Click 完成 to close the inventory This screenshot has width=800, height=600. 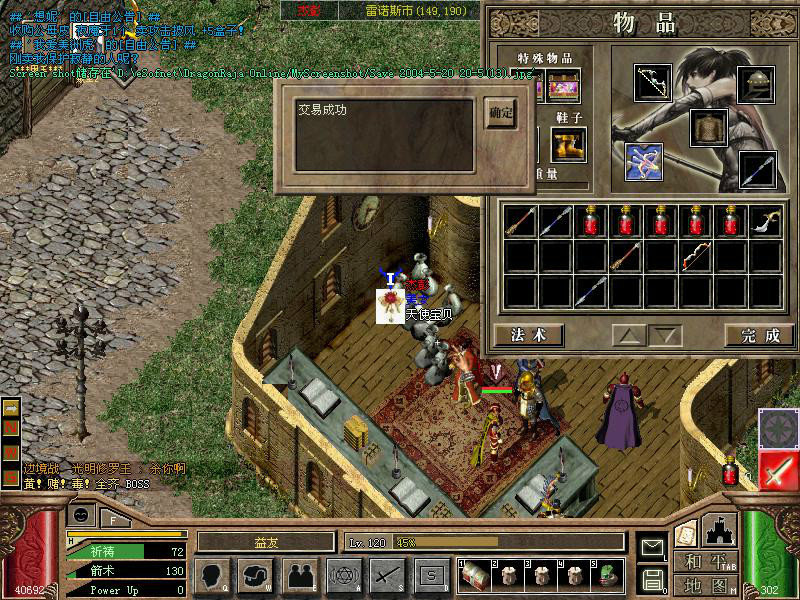point(759,335)
